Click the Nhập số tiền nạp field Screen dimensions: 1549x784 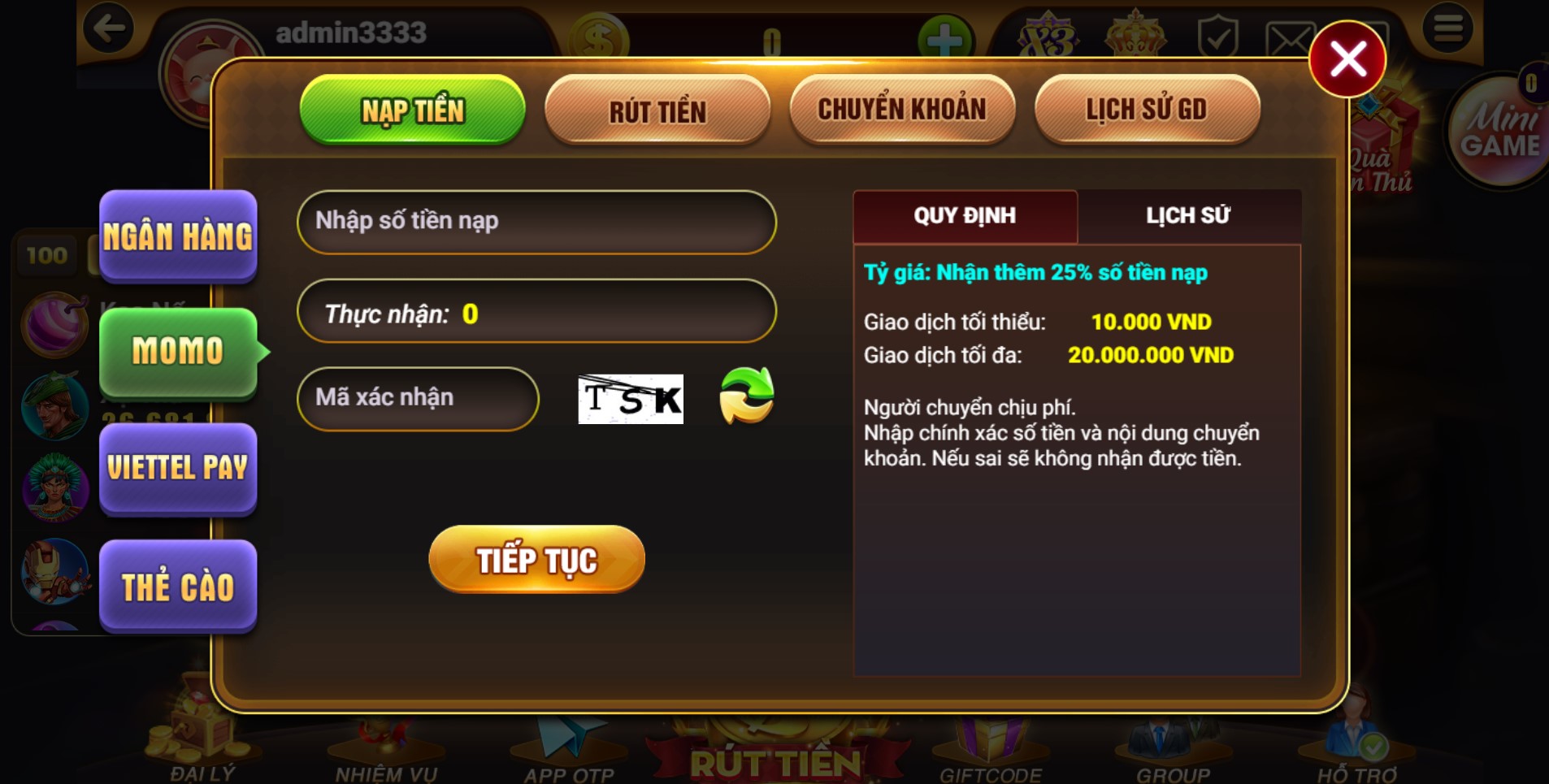[536, 221]
